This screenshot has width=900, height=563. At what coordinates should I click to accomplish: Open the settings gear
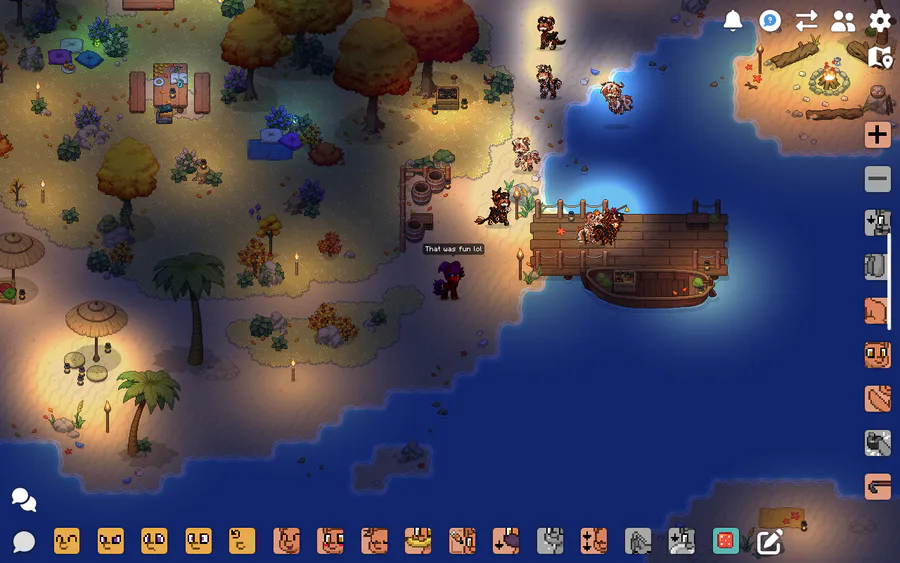coord(880,21)
